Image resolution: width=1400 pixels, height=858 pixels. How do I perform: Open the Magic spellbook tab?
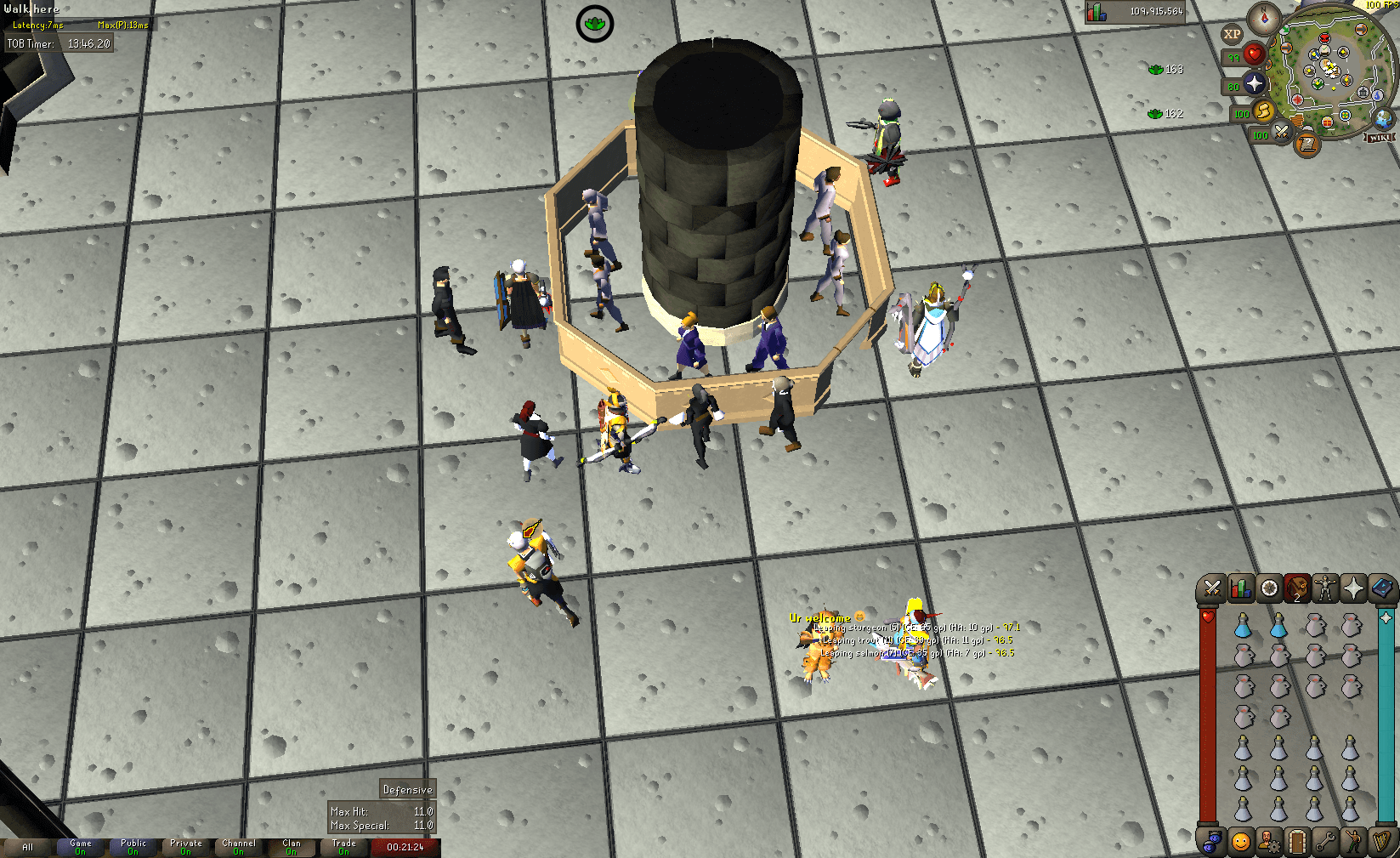[x=1380, y=588]
